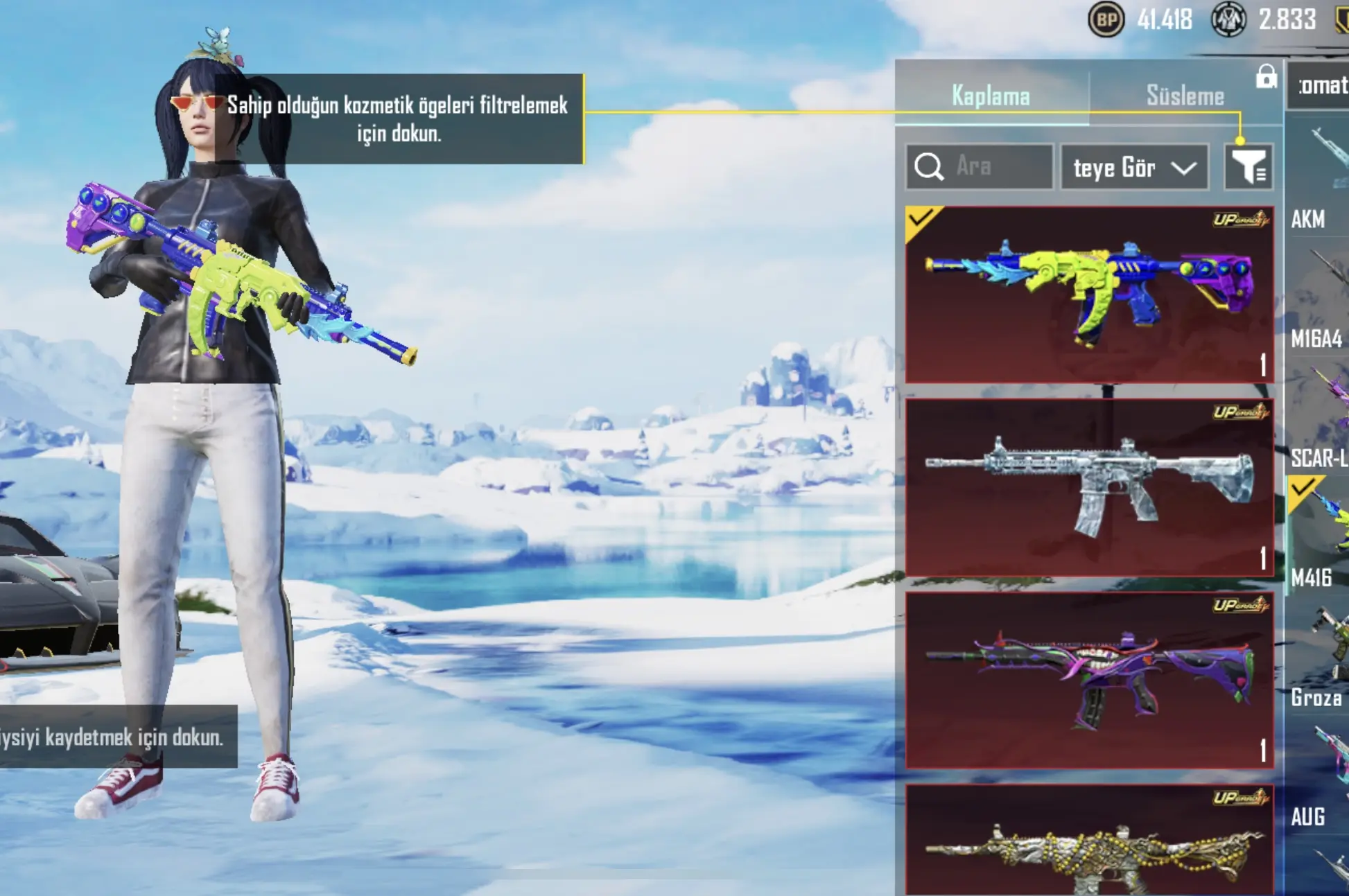Choose Groza from the weapon list
Viewport: 1349px width, 896px height.
(1318, 658)
